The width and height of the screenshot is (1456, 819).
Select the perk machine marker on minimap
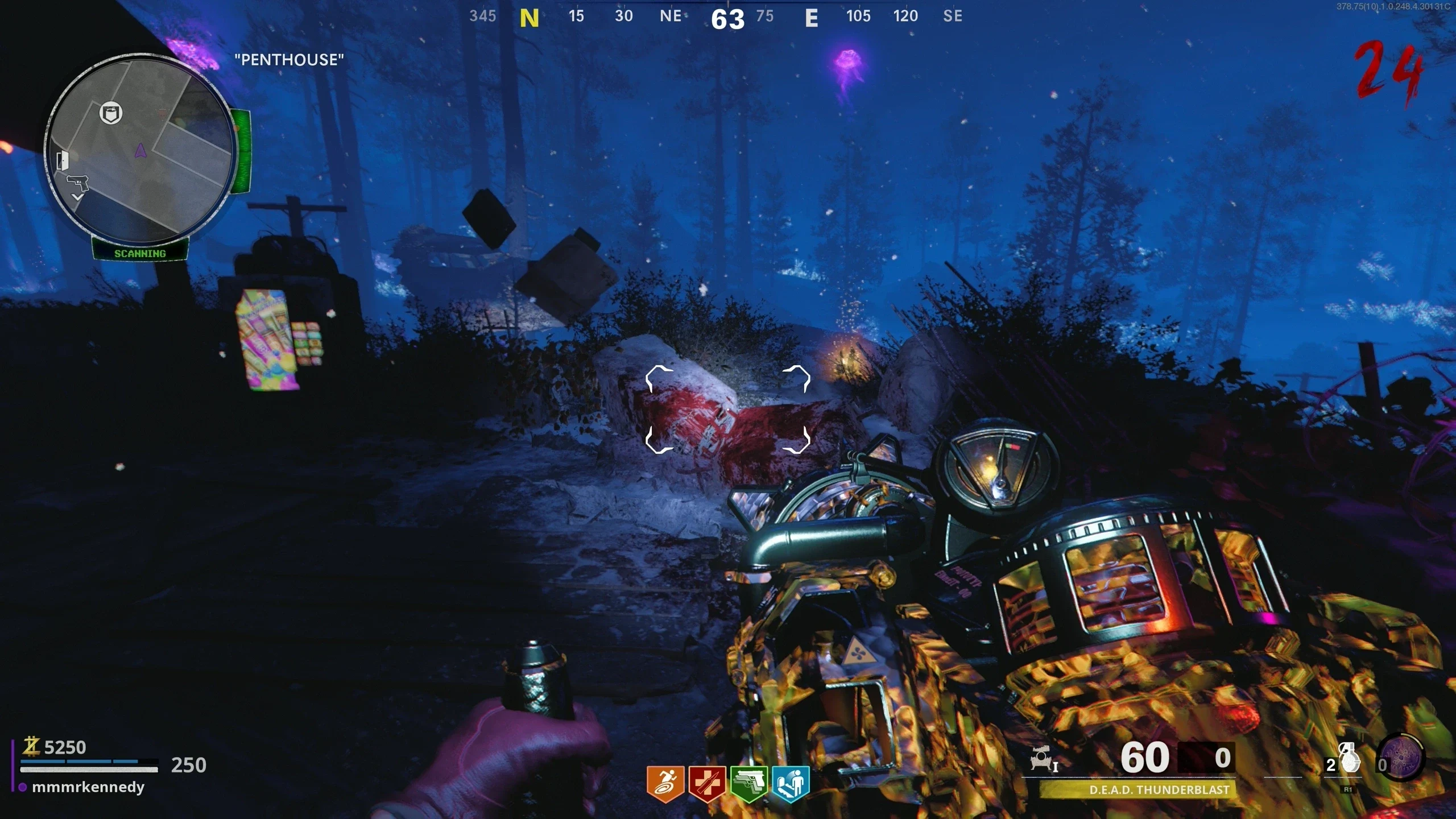coord(111,113)
